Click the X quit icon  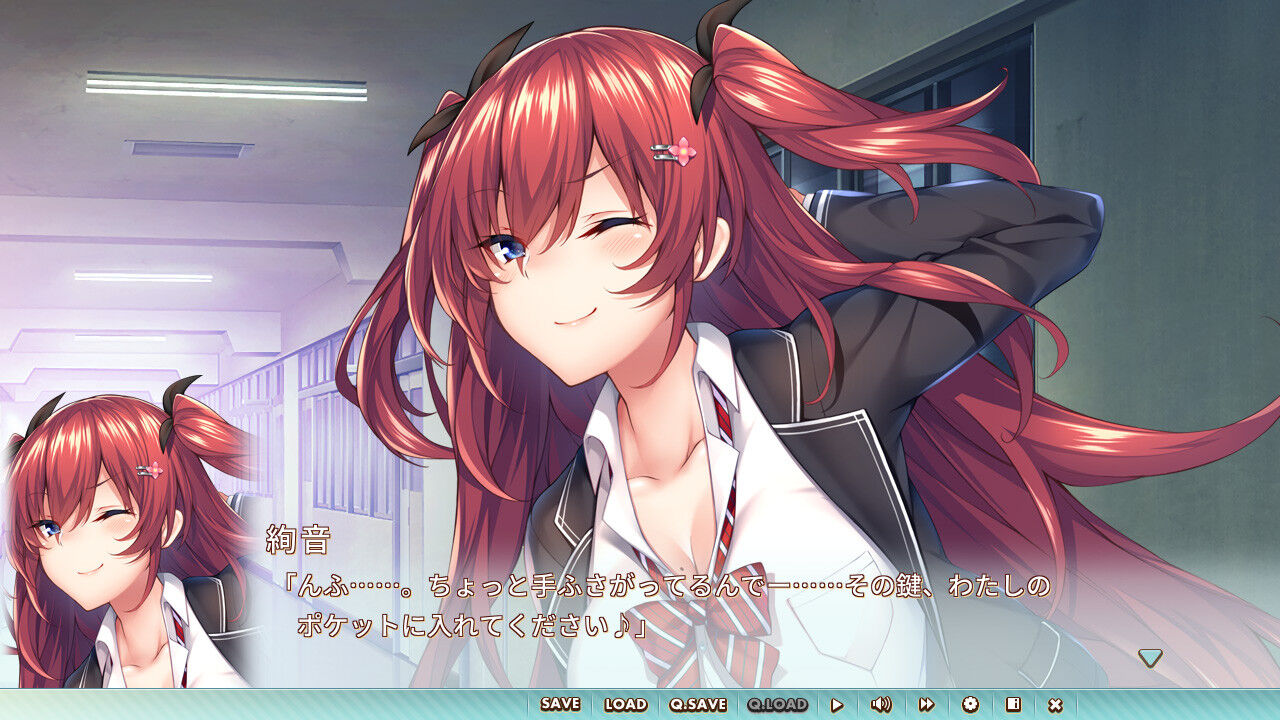click(1057, 704)
